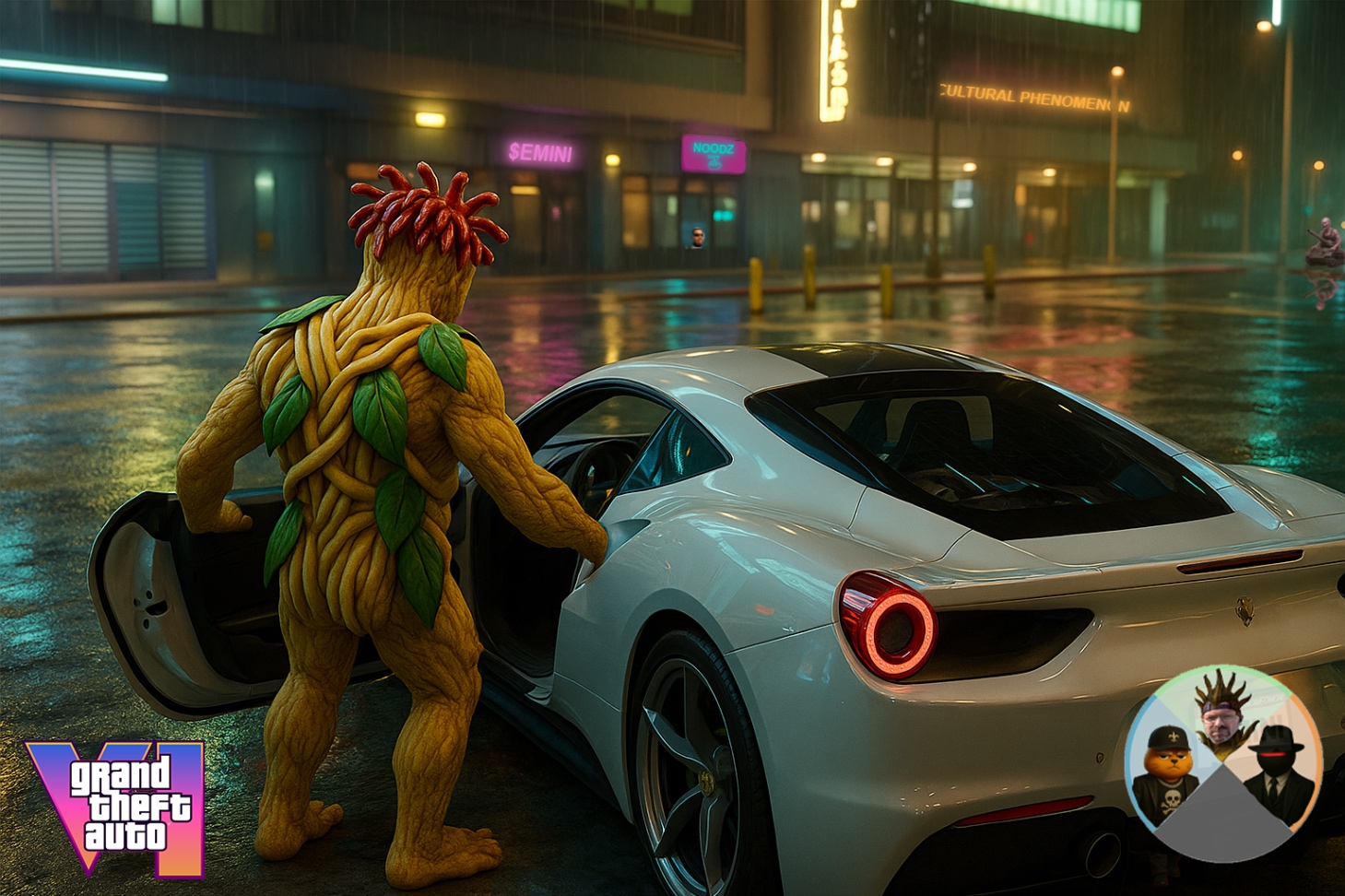Screen dimensions: 1345x896
Task: Switch to the spiky-haired man character
Action: point(1223,713)
